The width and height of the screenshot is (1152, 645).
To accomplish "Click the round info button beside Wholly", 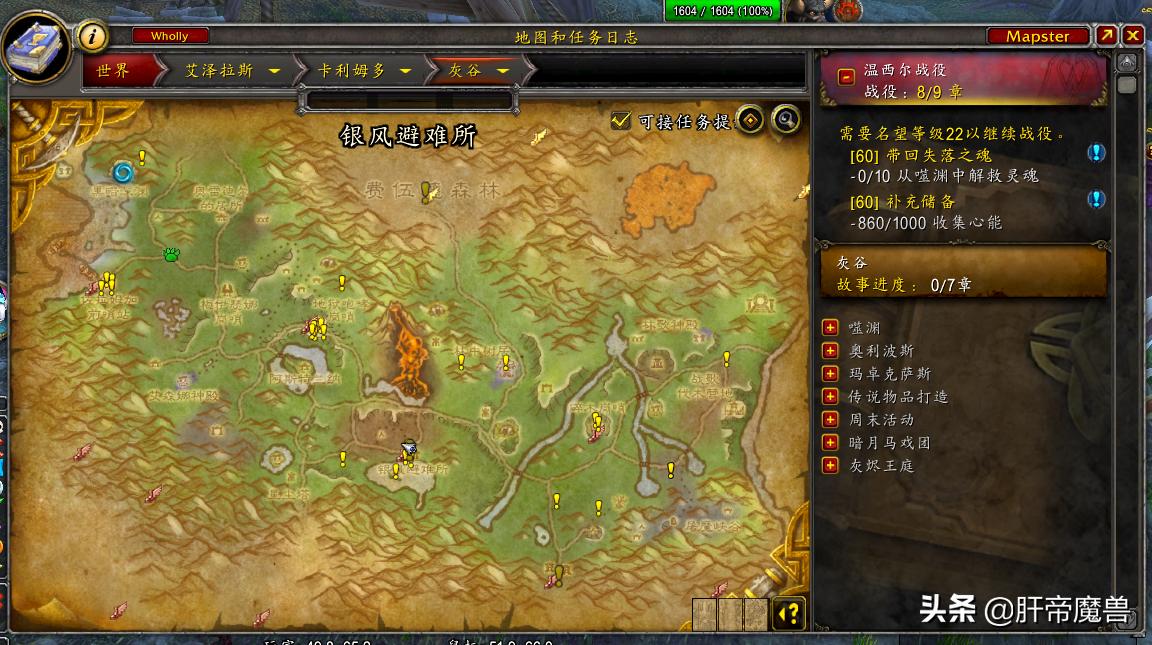I will 93,37.
